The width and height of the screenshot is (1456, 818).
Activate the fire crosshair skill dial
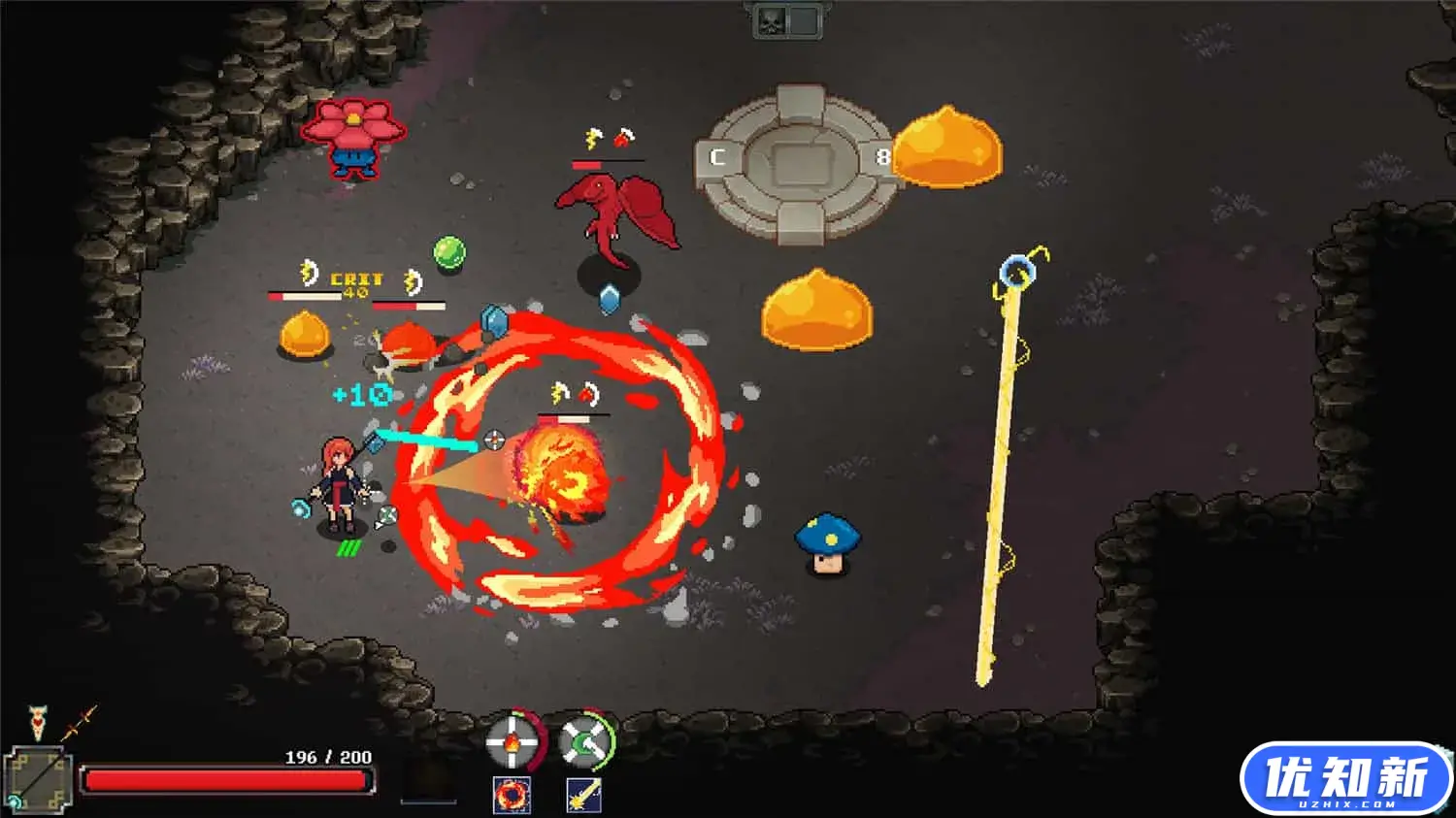(512, 743)
